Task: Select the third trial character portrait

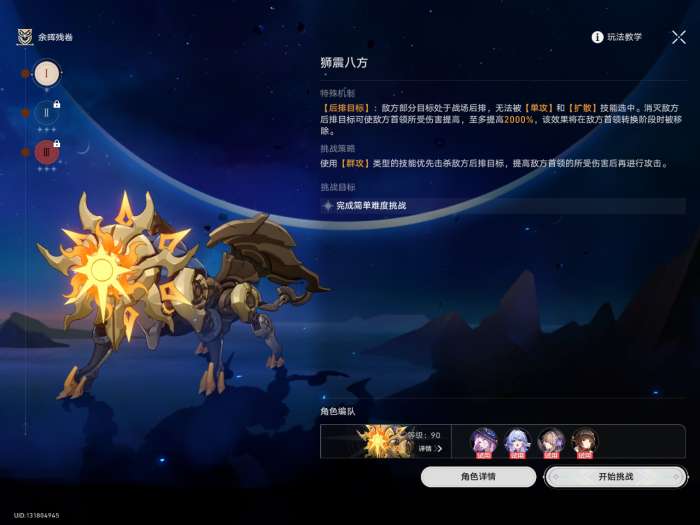Action: coord(551,441)
